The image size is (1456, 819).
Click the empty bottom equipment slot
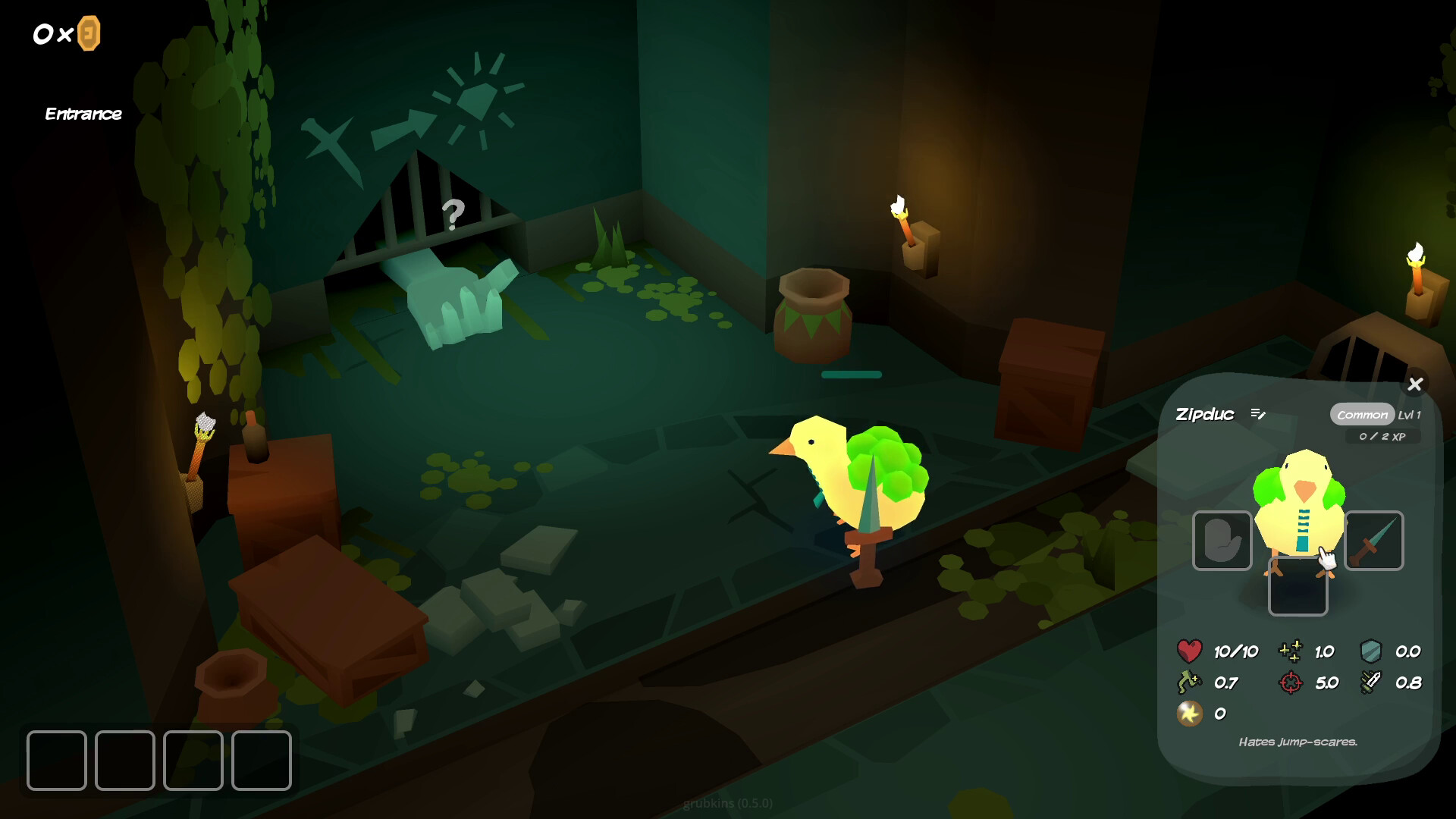[1298, 588]
